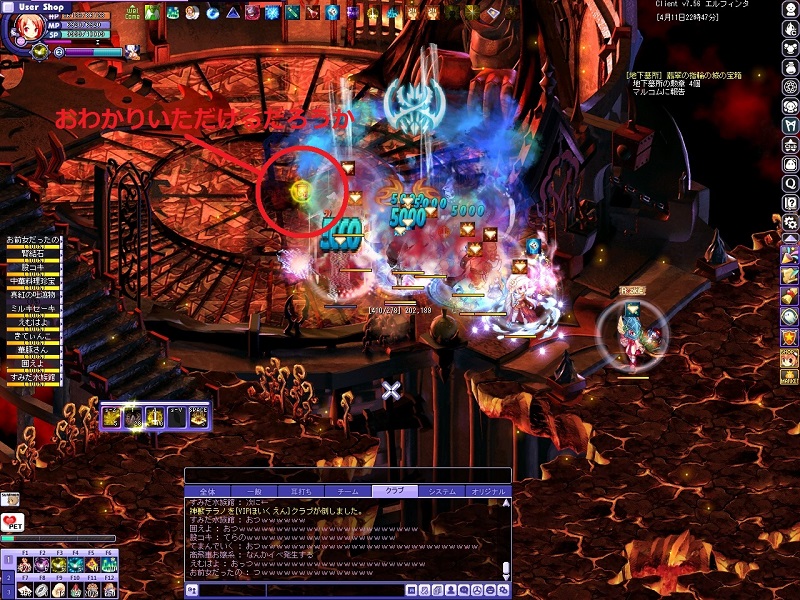Switch to the 一般 chat tab
The height and width of the screenshot is (600, 800).
tap(254, 491)
